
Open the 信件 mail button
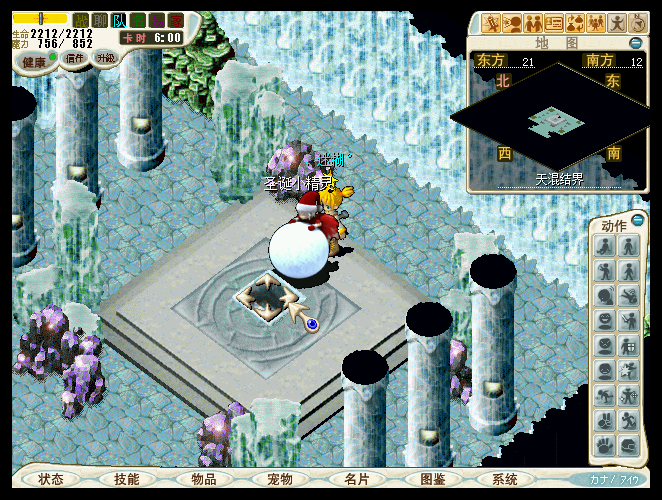74,58
